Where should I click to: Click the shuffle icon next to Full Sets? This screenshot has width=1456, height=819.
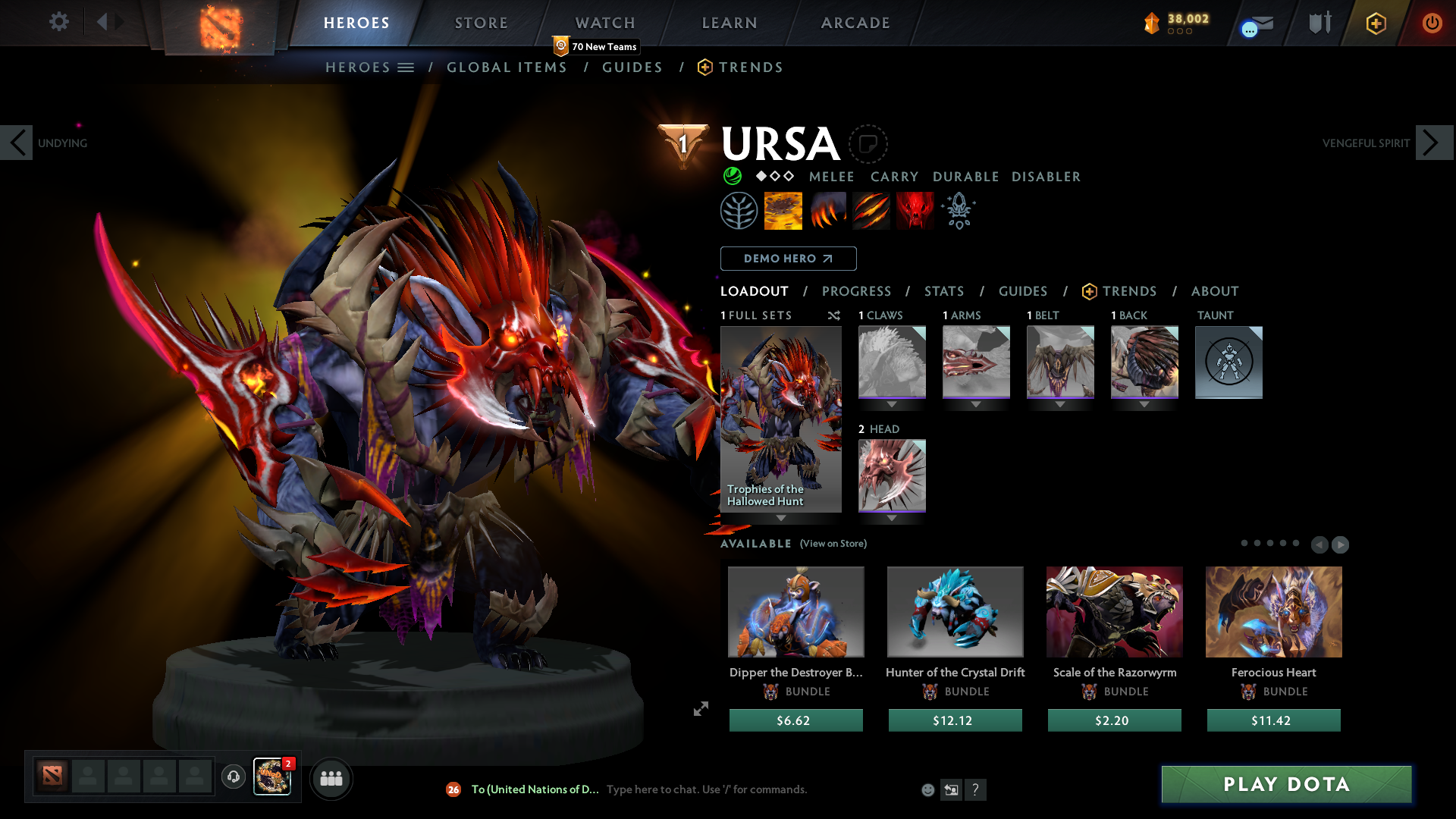pyautogui.click(x=834, y=315)
